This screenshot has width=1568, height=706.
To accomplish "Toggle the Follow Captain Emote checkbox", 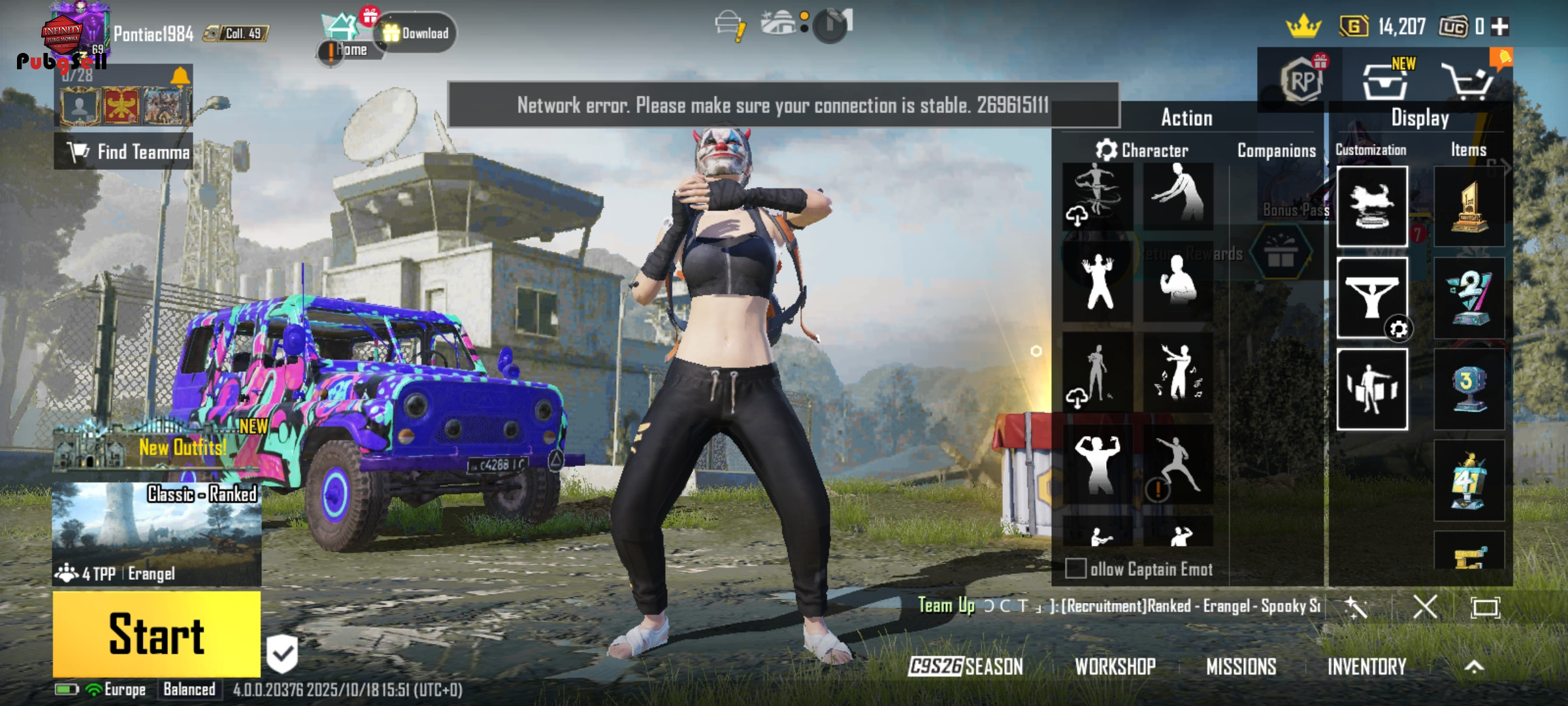I will (1075, 569).
